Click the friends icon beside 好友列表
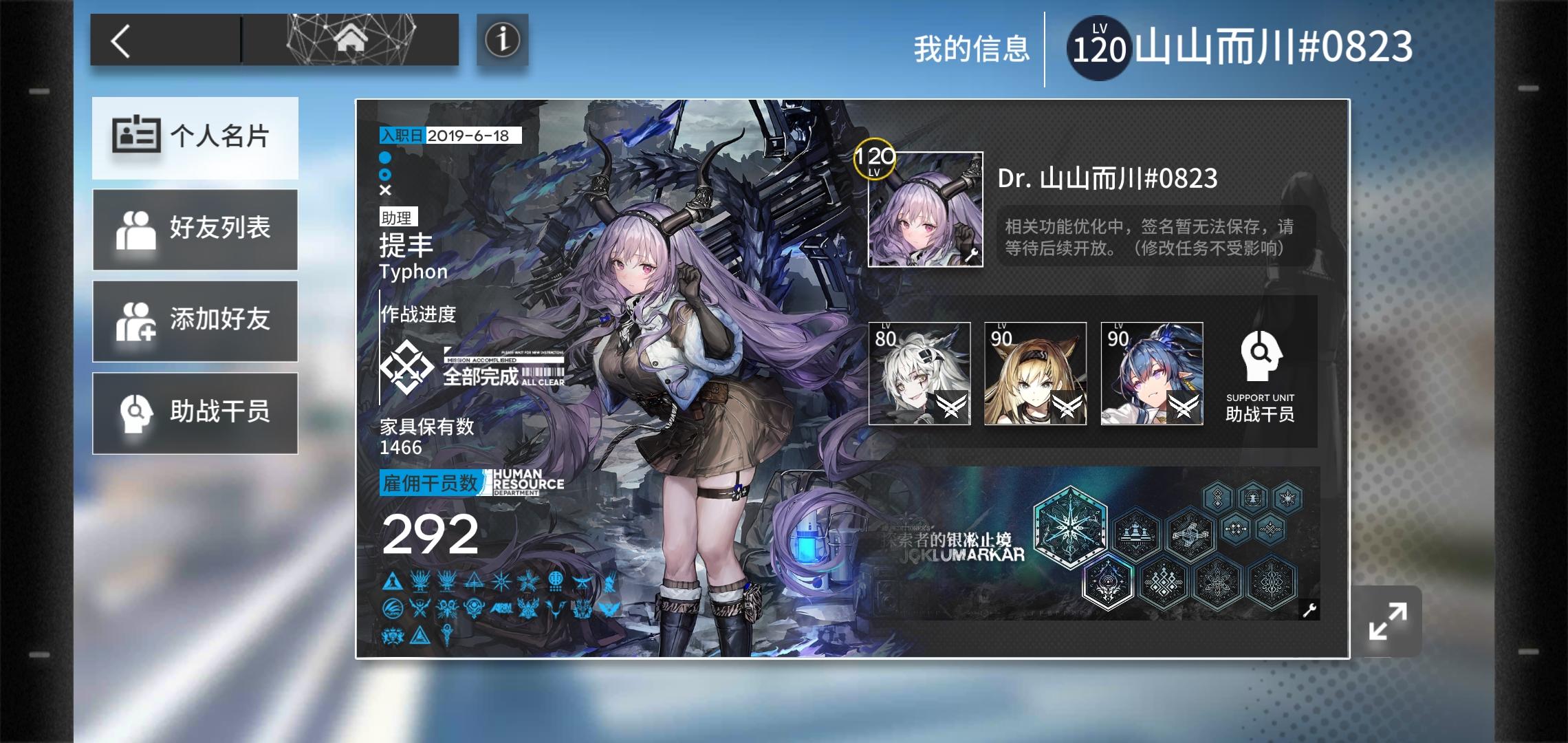Viewport: 1568px width, 743px height. tap(137, 229)
